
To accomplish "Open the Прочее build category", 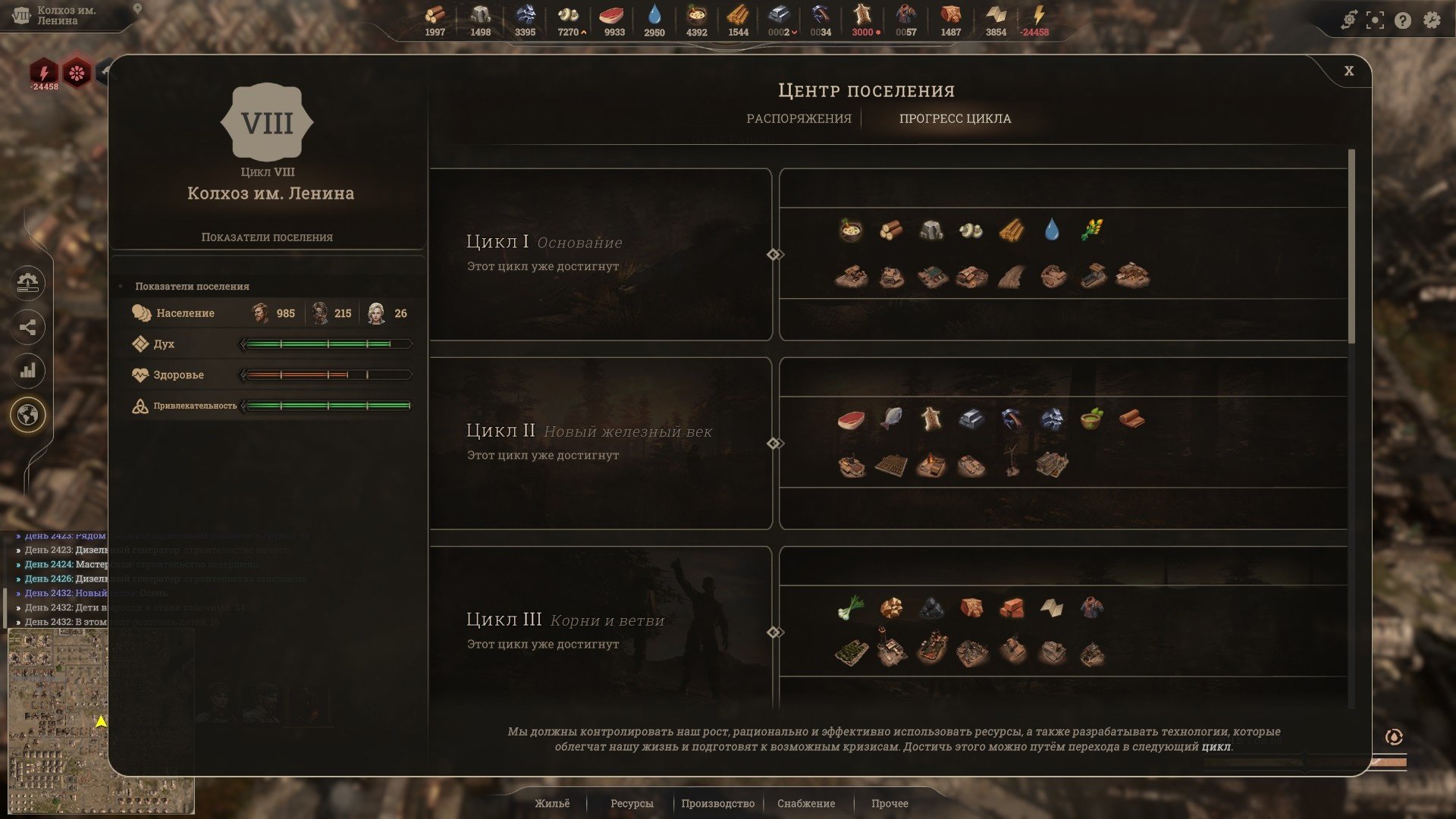I will click(x=890, y=803).
